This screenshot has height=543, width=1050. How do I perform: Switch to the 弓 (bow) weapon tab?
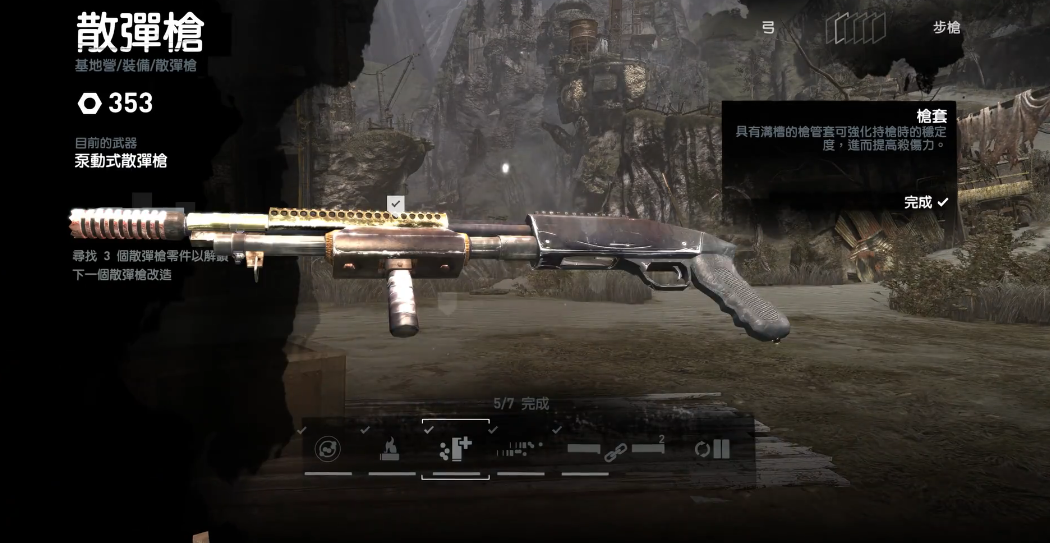[768, 28]
